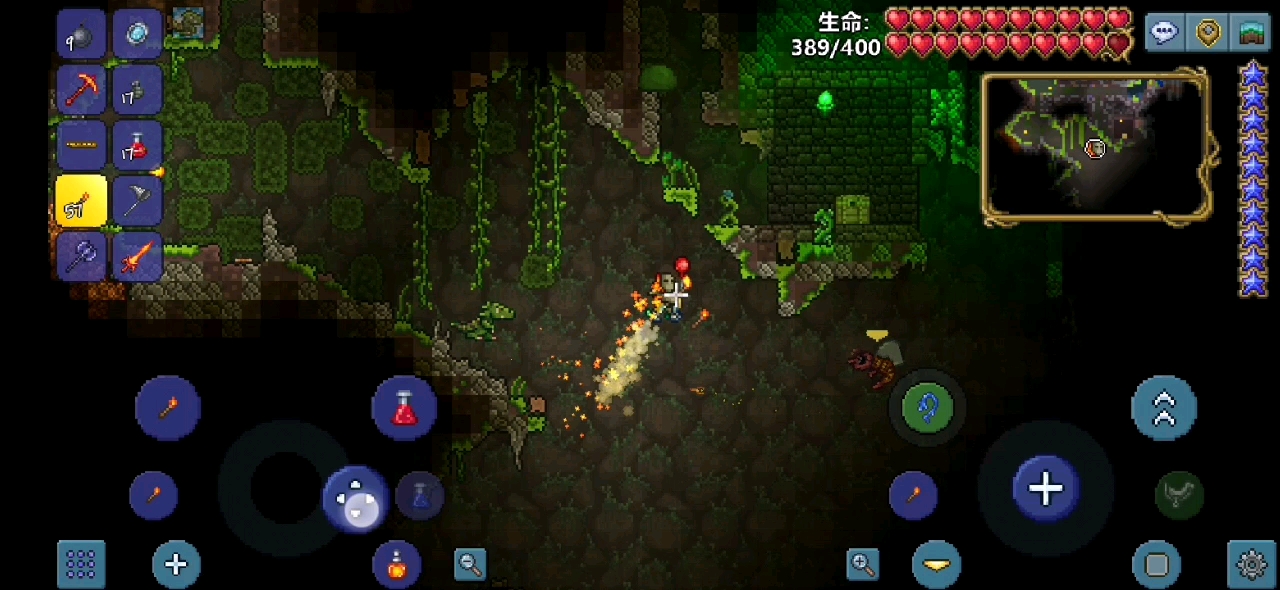Open the minimap
The height and width of the screenshot is (590, 1280).
1096,146
